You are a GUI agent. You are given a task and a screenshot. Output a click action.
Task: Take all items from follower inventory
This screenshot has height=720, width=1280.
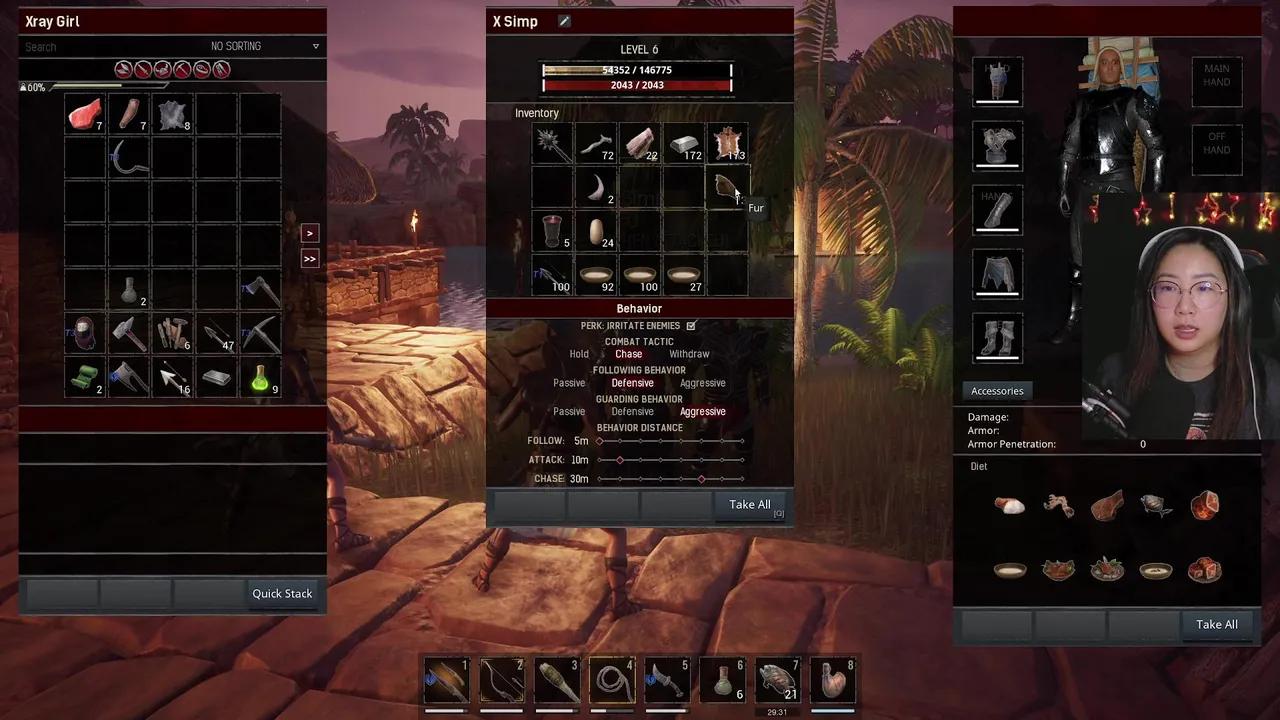pos(749,505)
